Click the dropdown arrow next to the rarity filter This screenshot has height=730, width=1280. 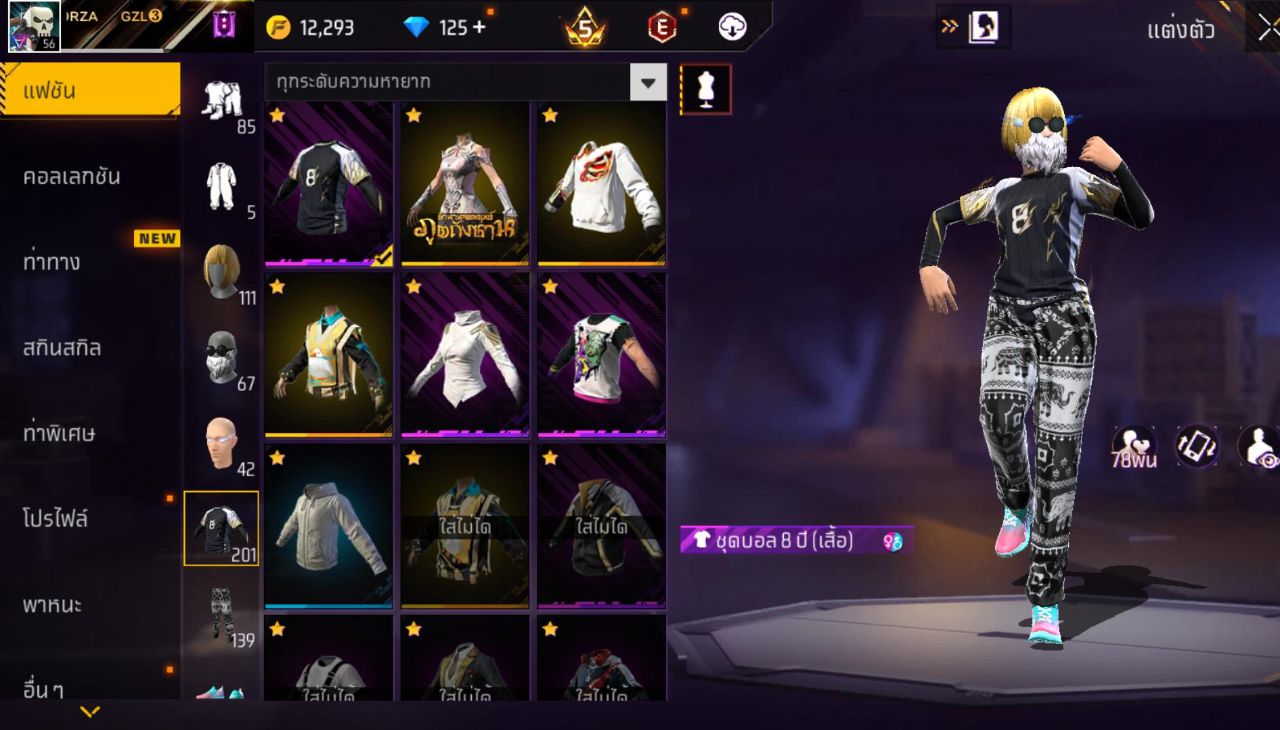pyautogui.click(x=649, y=84)
